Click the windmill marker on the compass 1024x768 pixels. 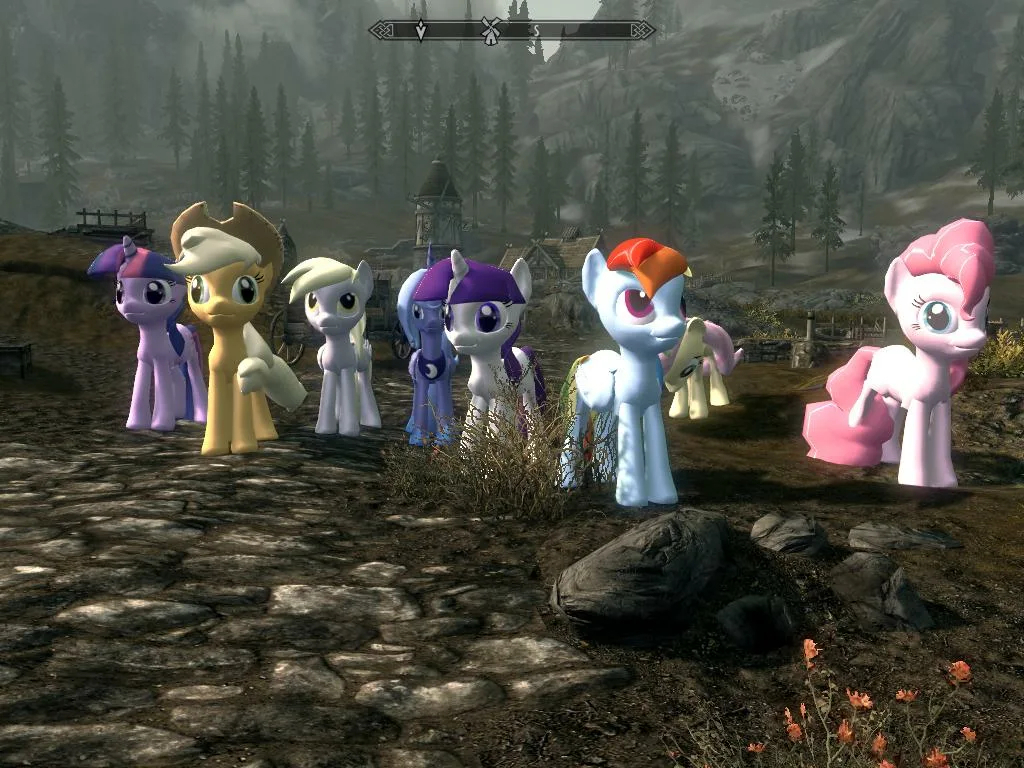(489, 29)
